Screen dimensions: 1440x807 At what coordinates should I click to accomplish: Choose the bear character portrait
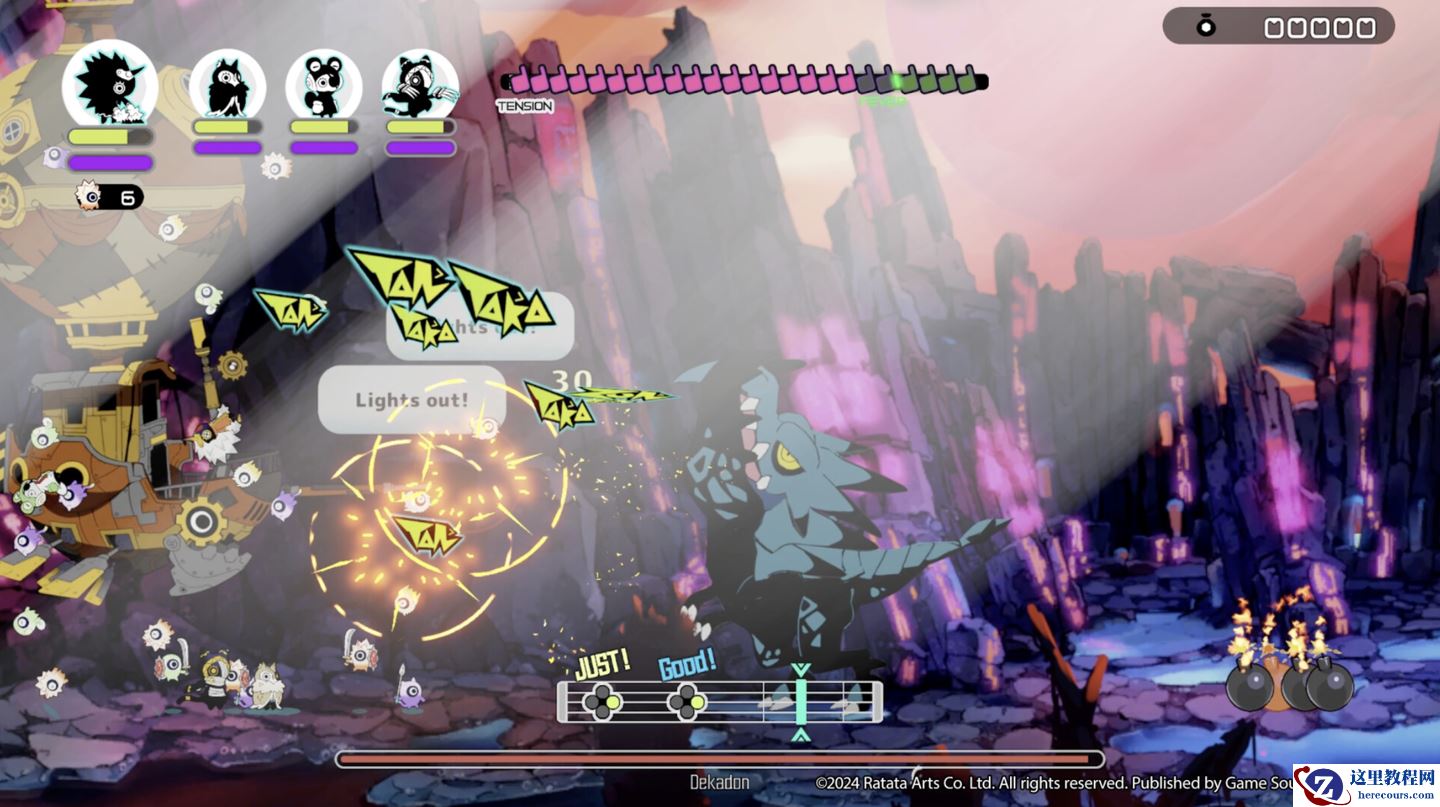[323, 84]
